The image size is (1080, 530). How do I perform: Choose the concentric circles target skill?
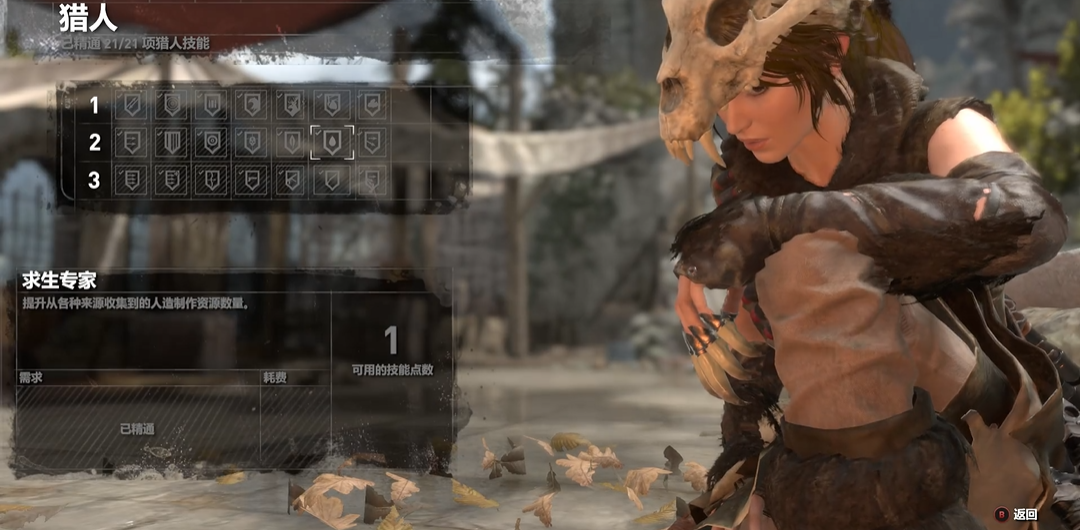click(172, 105)
